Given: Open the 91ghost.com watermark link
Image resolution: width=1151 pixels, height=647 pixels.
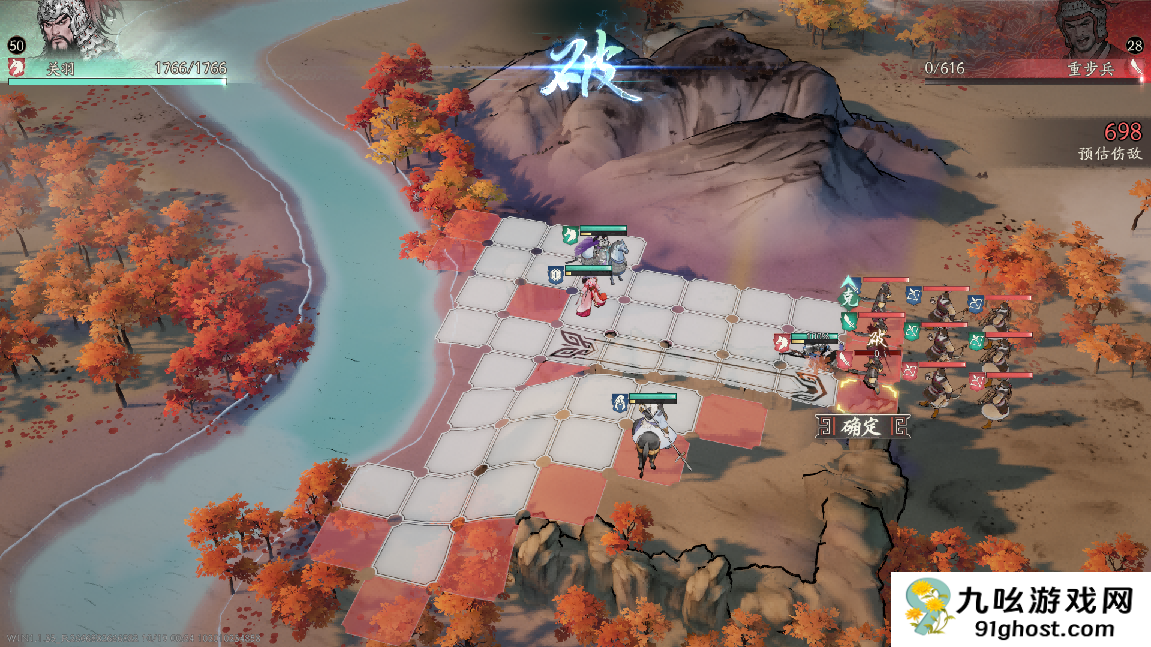Looking at the screenshot, I should [x=1021, y=610].
